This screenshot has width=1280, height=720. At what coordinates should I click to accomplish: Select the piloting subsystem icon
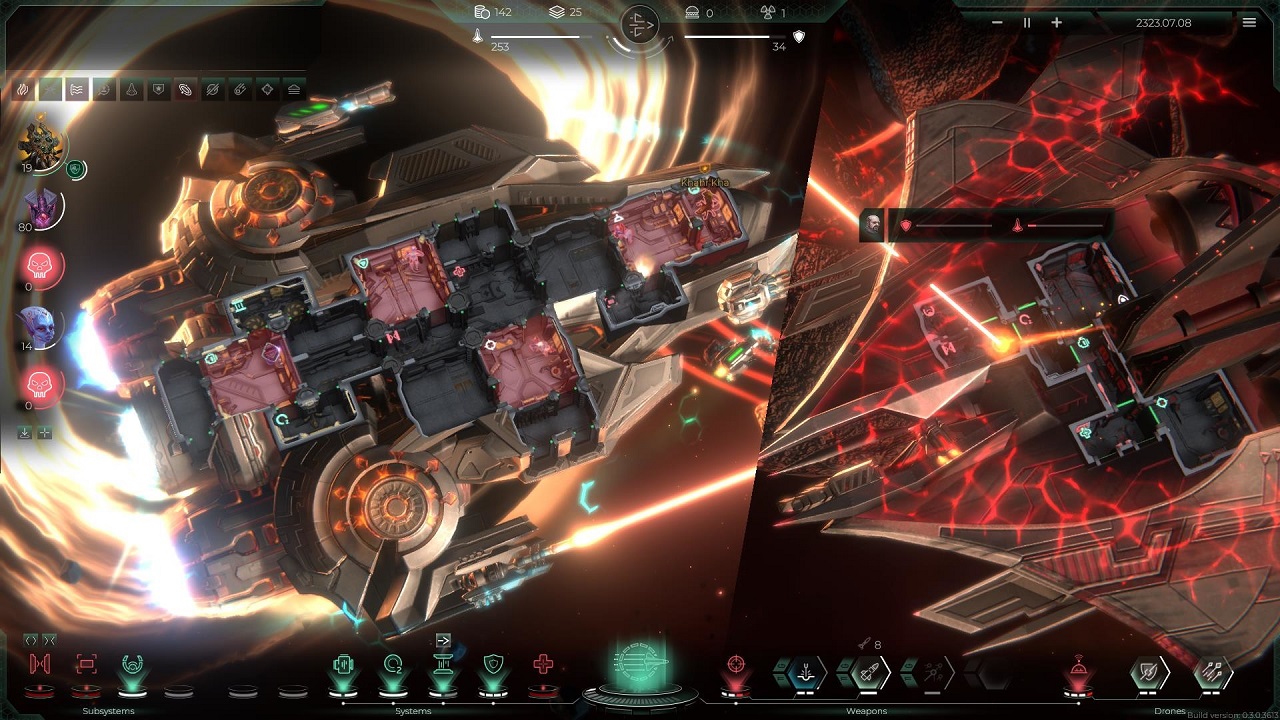pyautogui.click(x=131, y=664)
